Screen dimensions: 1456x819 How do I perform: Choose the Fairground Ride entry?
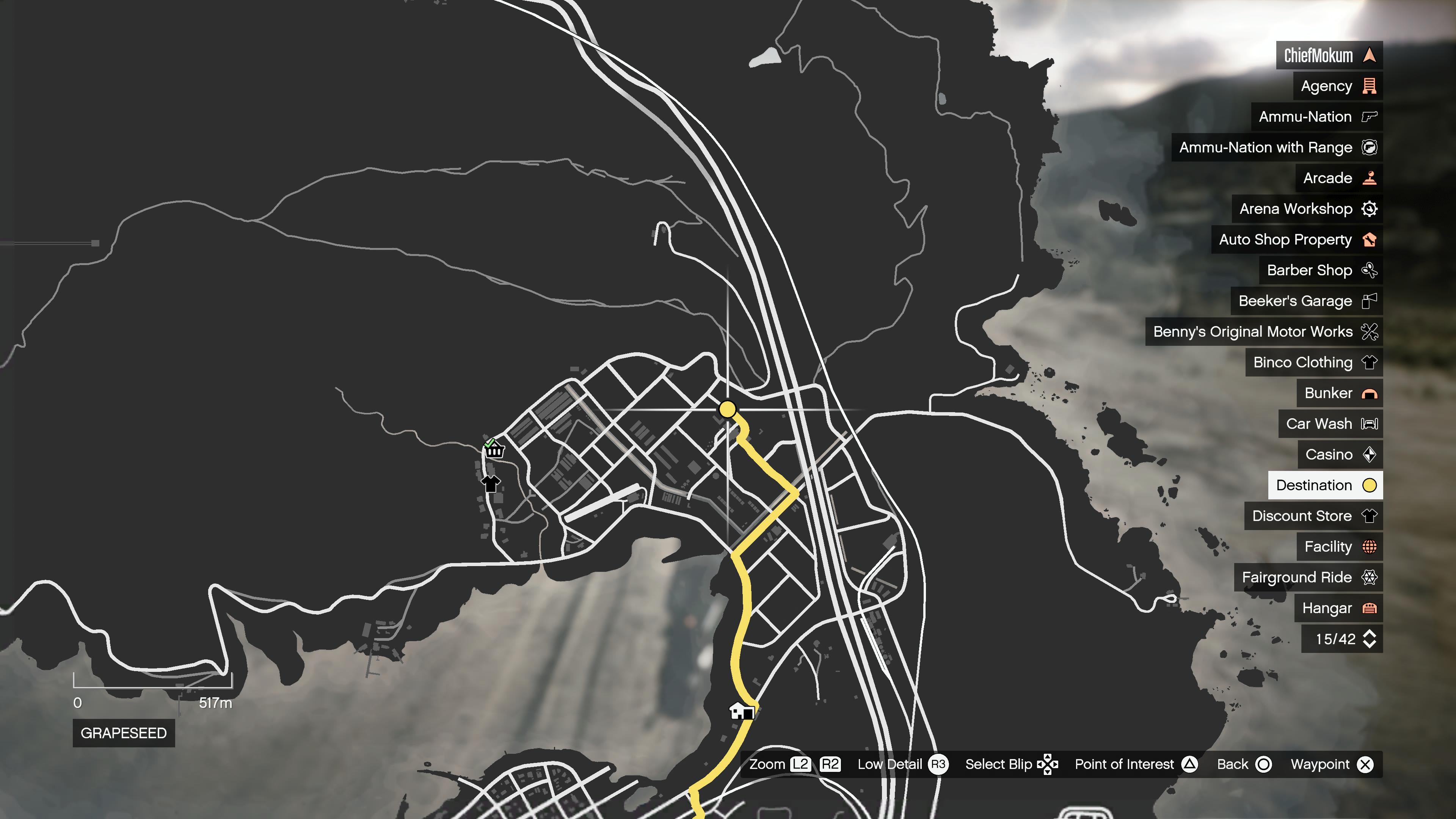pyautogui.click(x=1308, y=577)
